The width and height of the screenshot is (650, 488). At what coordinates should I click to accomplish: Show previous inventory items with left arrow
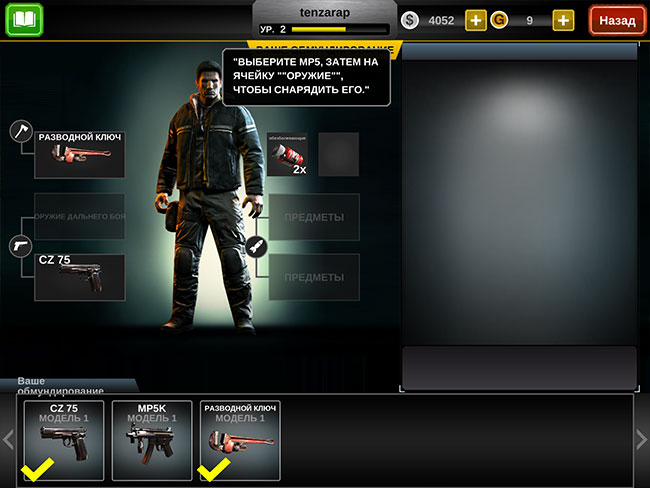click(x=9, y=440)
